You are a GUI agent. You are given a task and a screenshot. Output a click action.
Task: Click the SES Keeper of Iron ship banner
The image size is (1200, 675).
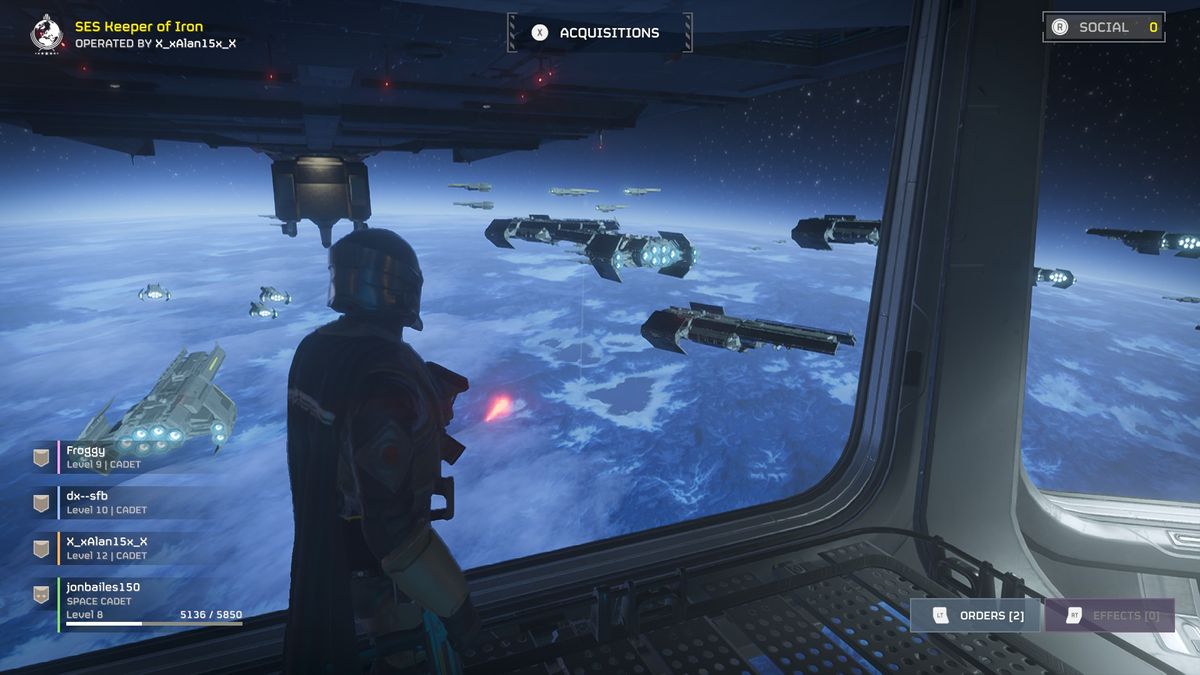(x=139, y=34)
